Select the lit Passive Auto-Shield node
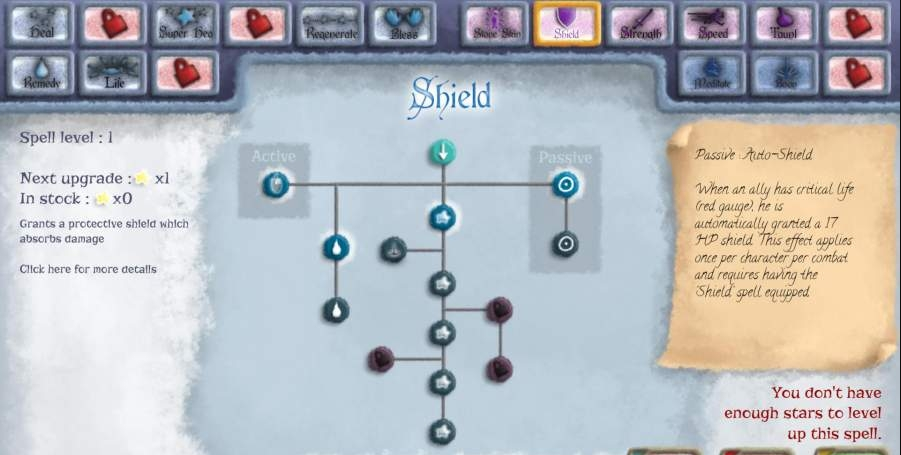The height and width of the screenshot is (455, 901). (x=565, y=184)
